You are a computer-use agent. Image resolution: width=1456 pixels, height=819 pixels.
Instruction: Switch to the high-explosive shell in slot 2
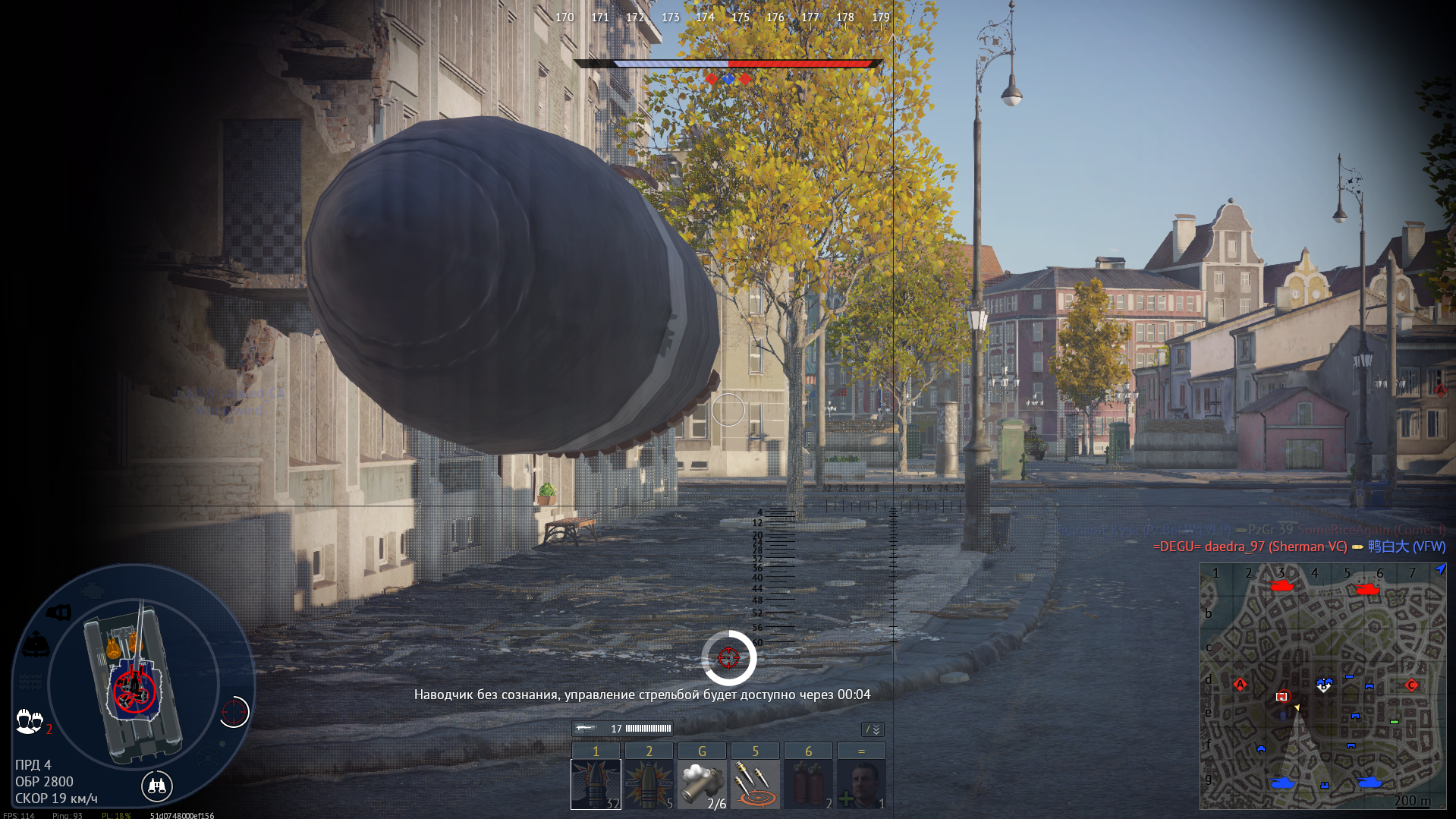click(x=649, y=784)
